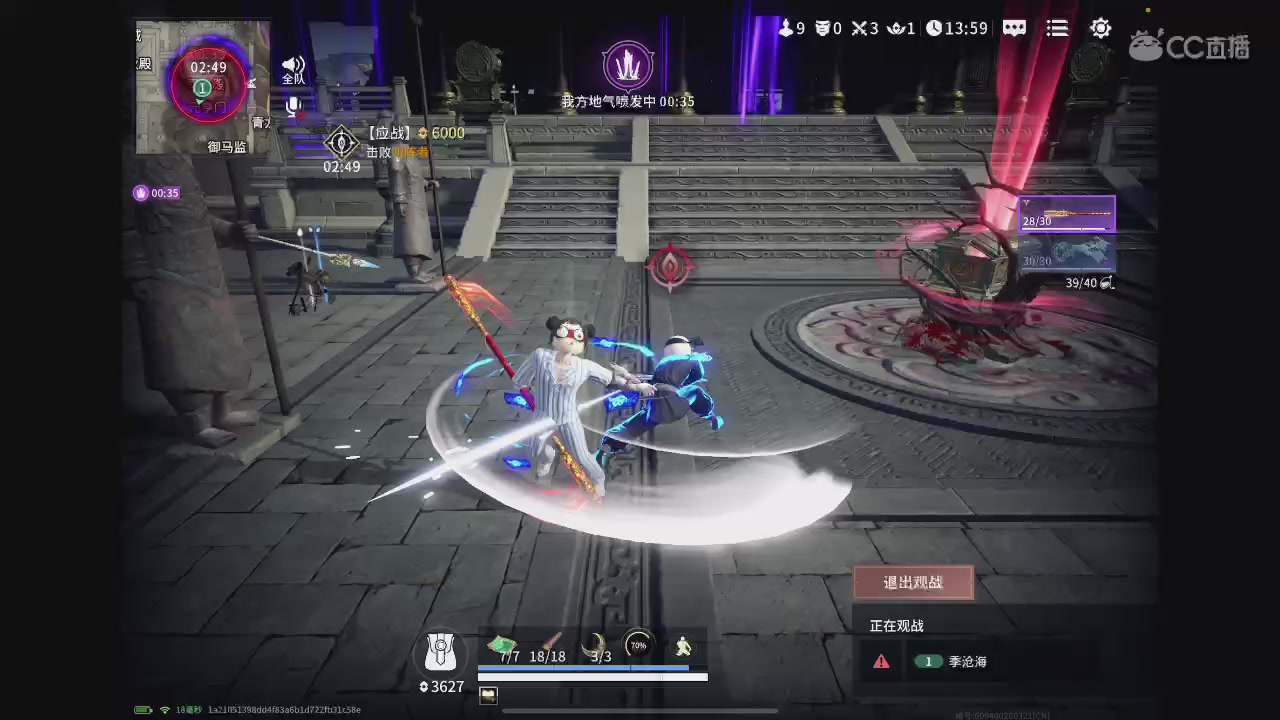This screenshot has height=720, width=1280.
Task: Open the backpack bag icon above 3627
Action: [440, 650]
